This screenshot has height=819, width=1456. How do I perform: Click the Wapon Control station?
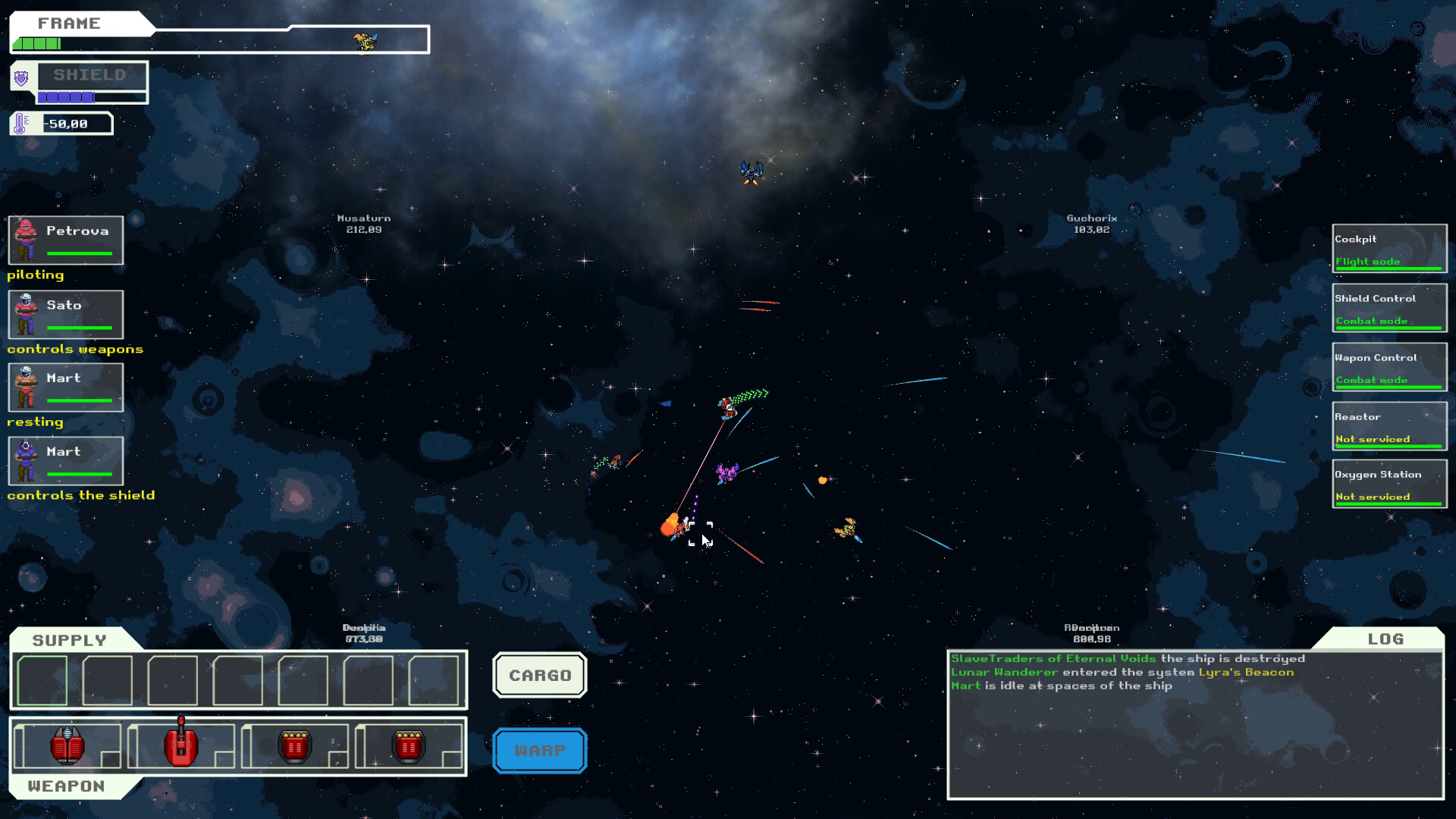1389,367
